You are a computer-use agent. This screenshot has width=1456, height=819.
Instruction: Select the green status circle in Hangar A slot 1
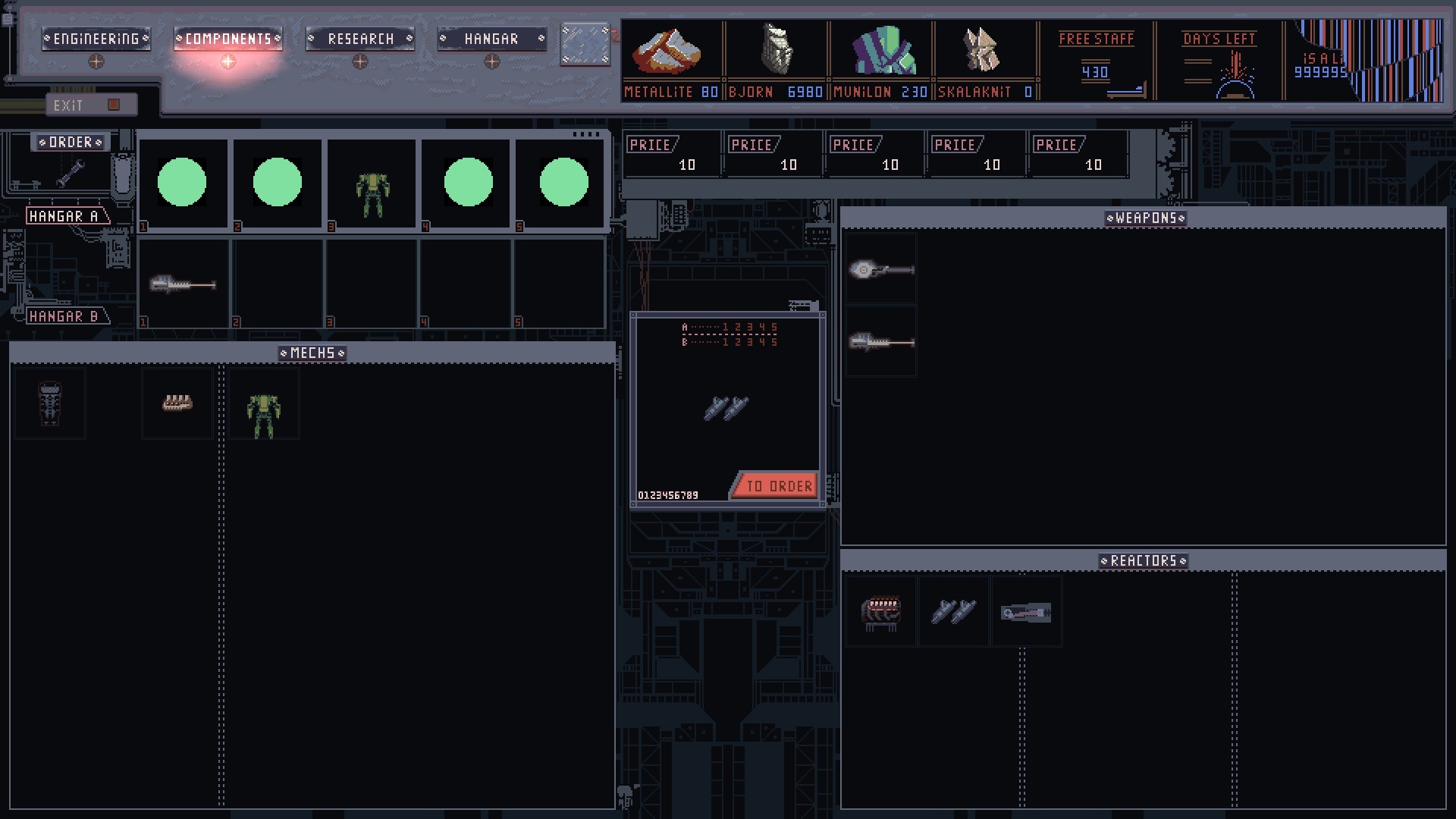point(182,181)
